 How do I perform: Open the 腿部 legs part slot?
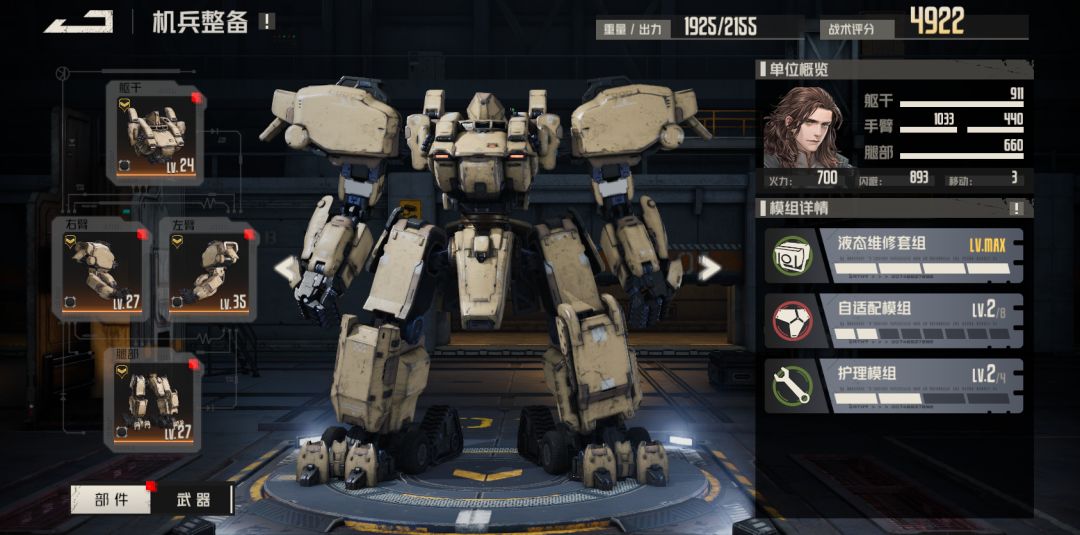(154, 398)
